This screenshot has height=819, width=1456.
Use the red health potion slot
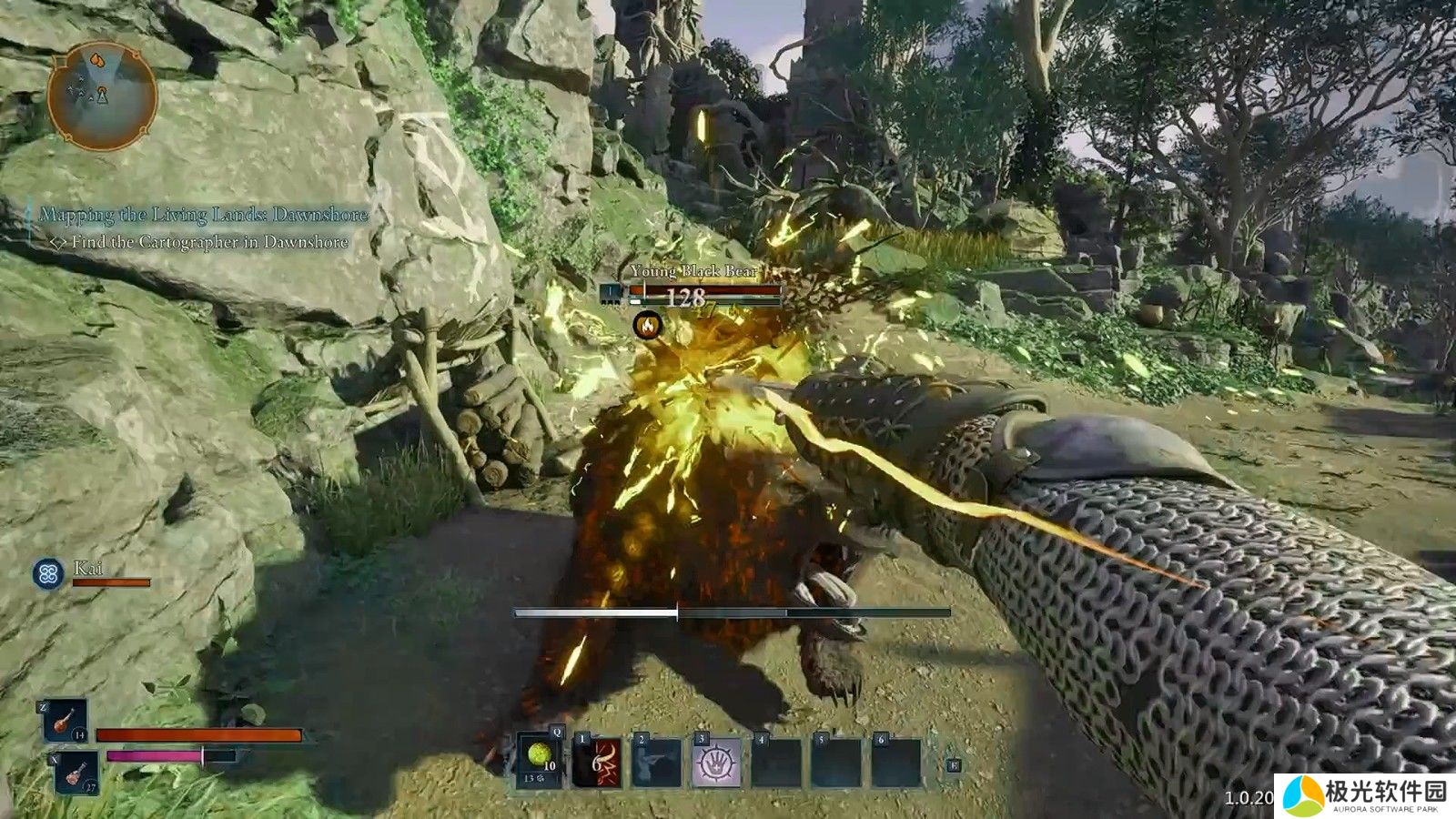(x=66, y=722)
